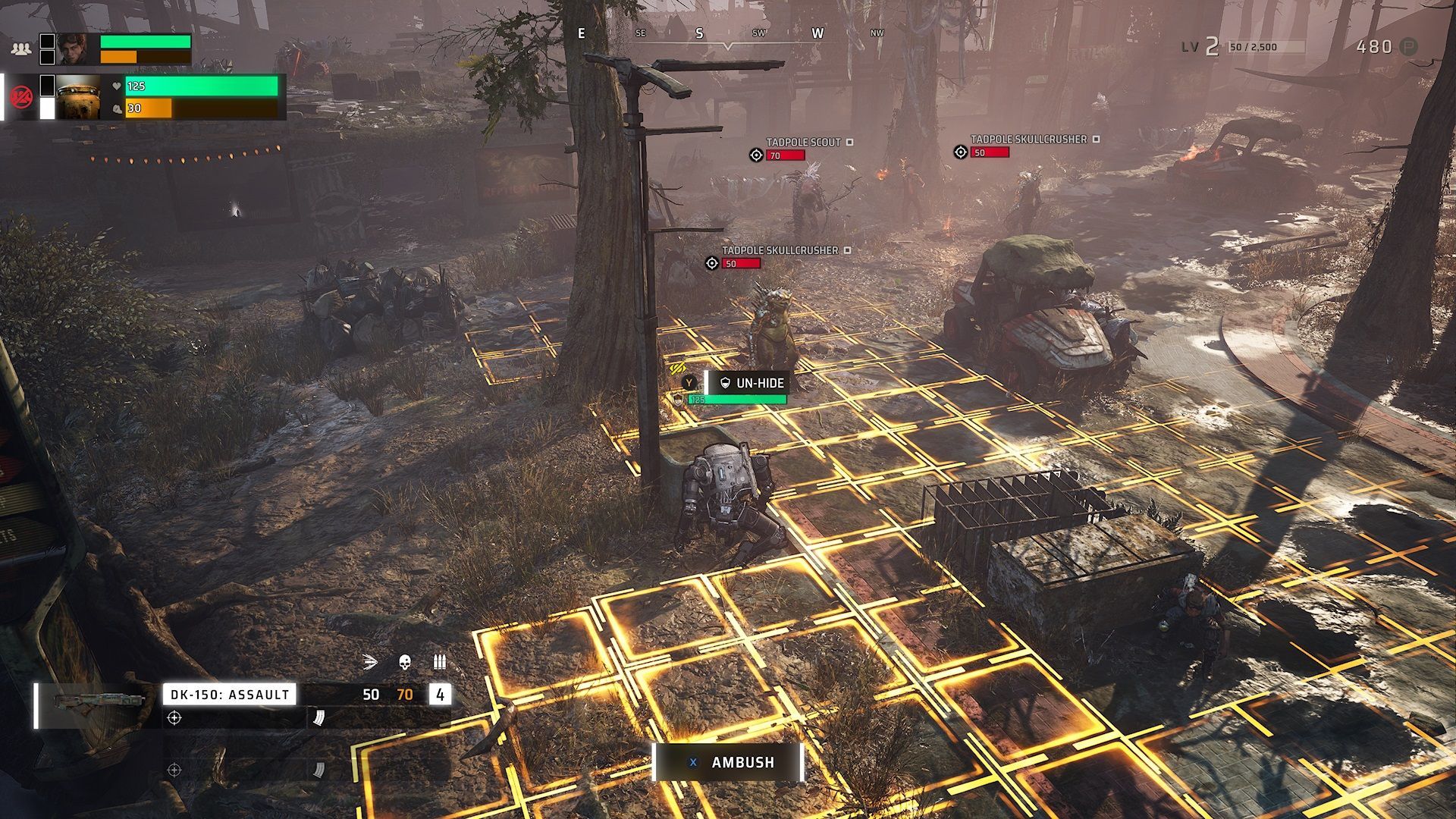Select the human squad member portrait
1456x819 pixels.
click(77, 49)
